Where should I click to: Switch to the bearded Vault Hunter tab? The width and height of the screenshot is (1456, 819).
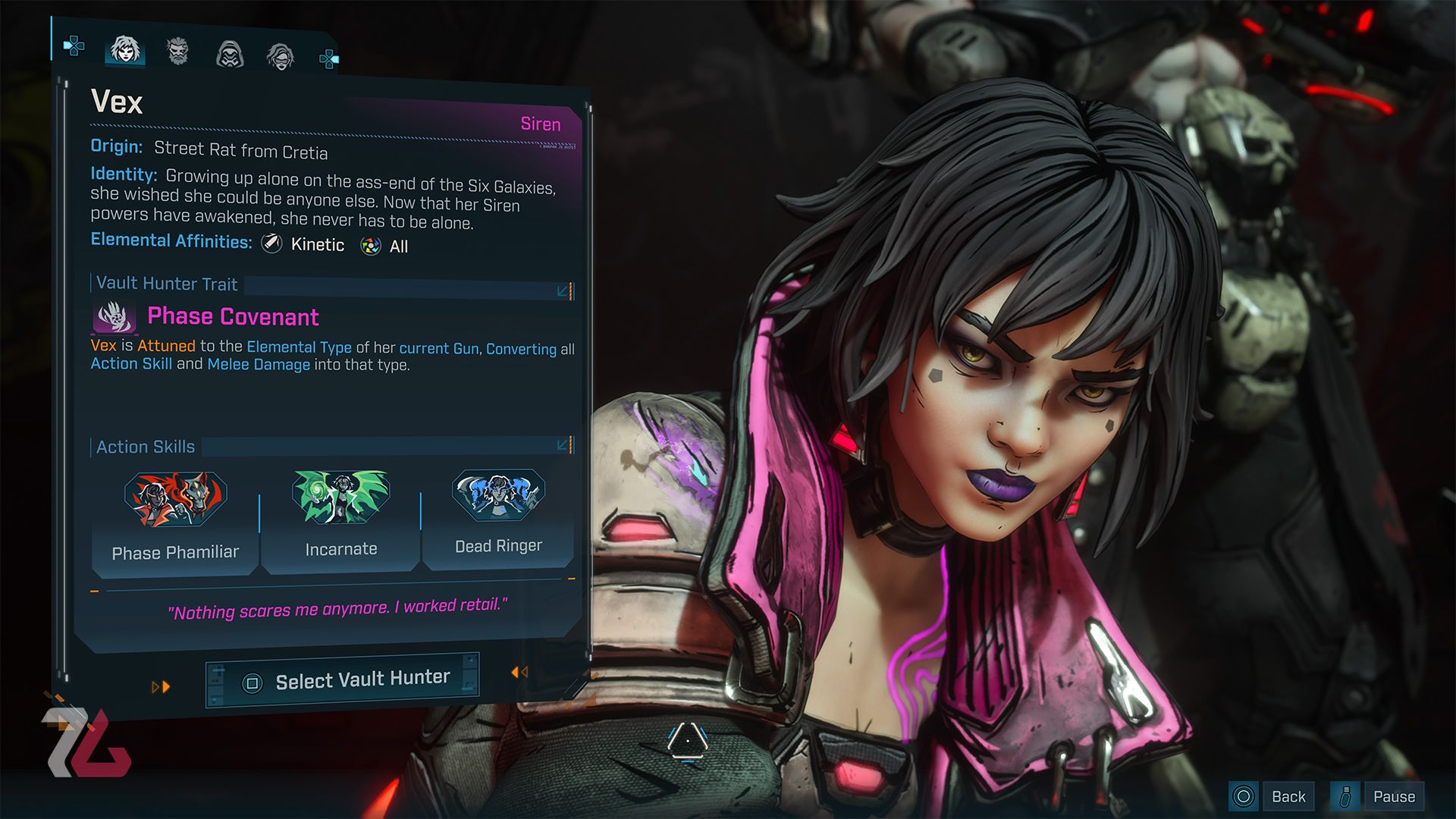click(x=177, y=52)
